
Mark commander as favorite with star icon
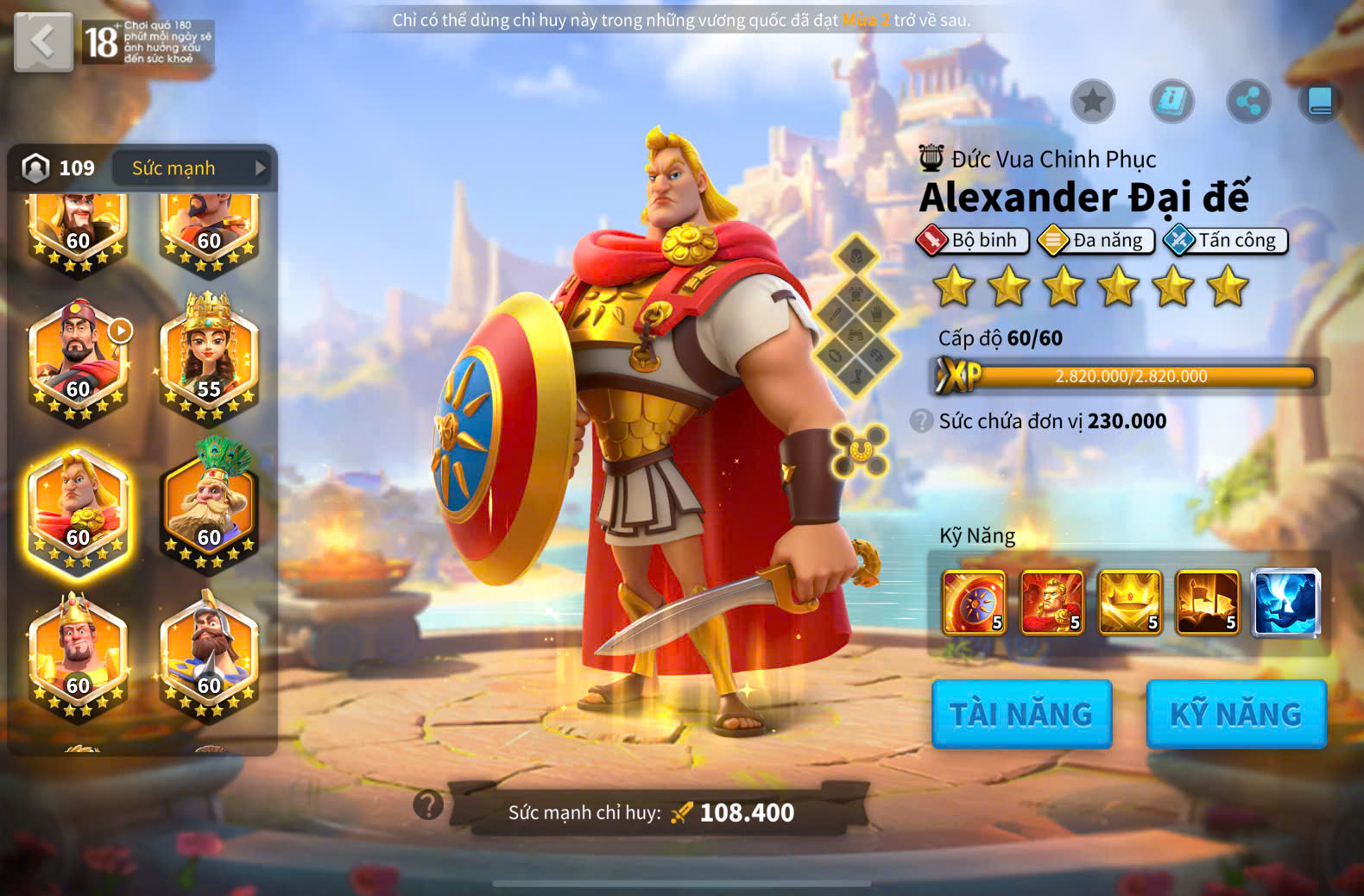click(1092, 101)
